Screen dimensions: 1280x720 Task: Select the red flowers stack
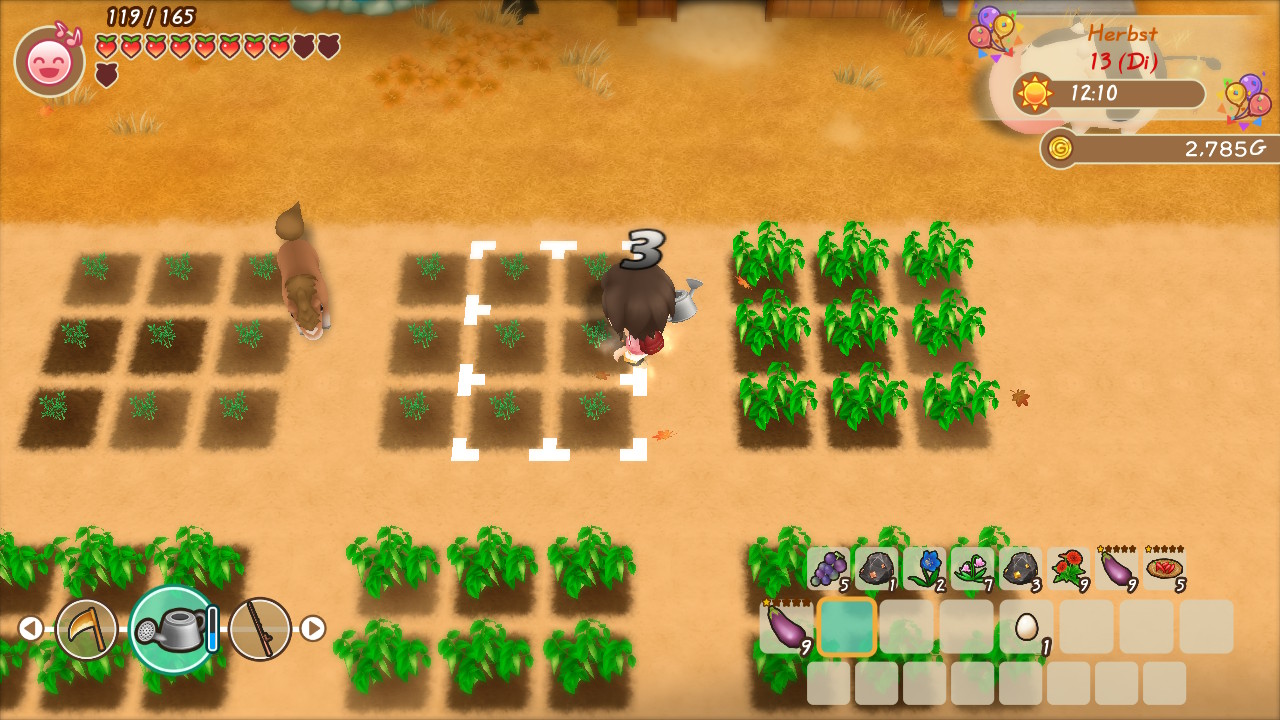click(1068, 568)
